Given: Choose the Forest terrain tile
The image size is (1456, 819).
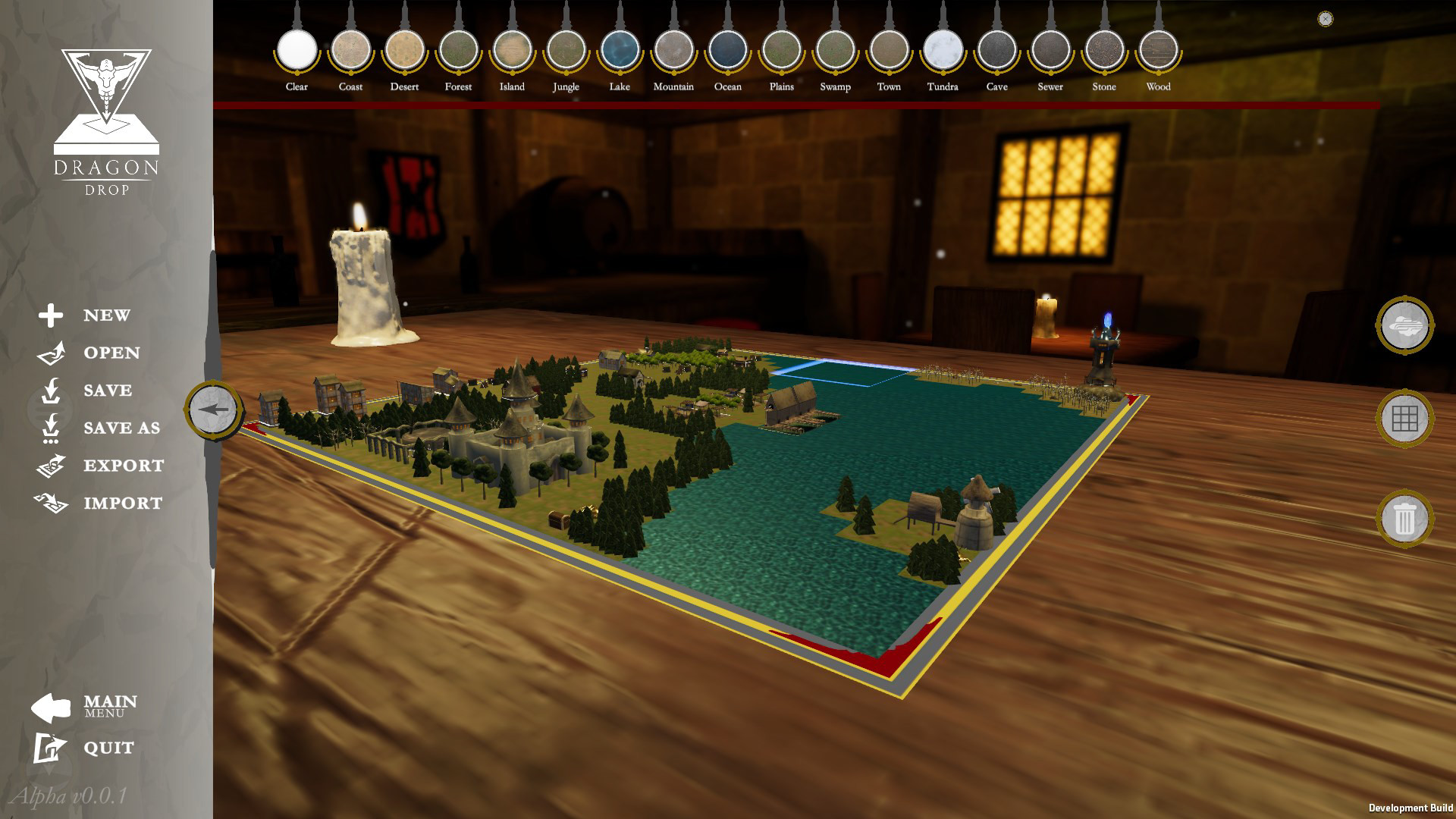Looking at the screenshot, I should tap(458, 49).
